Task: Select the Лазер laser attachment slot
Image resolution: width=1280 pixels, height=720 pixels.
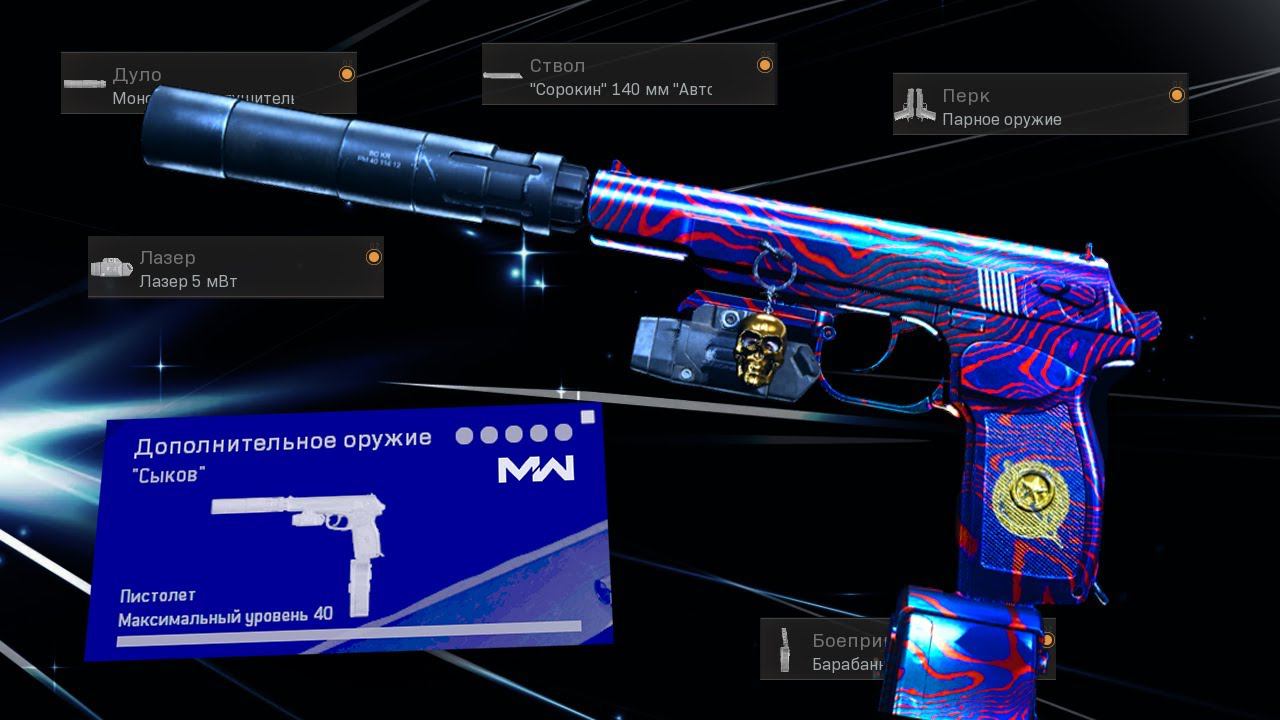Action: [x=235, y=268]
